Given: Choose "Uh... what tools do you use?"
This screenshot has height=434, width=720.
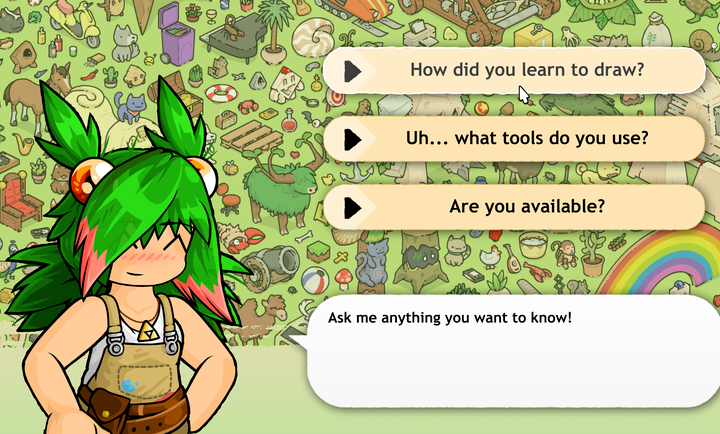Looking at the screenshot, I should pos(526,138).
